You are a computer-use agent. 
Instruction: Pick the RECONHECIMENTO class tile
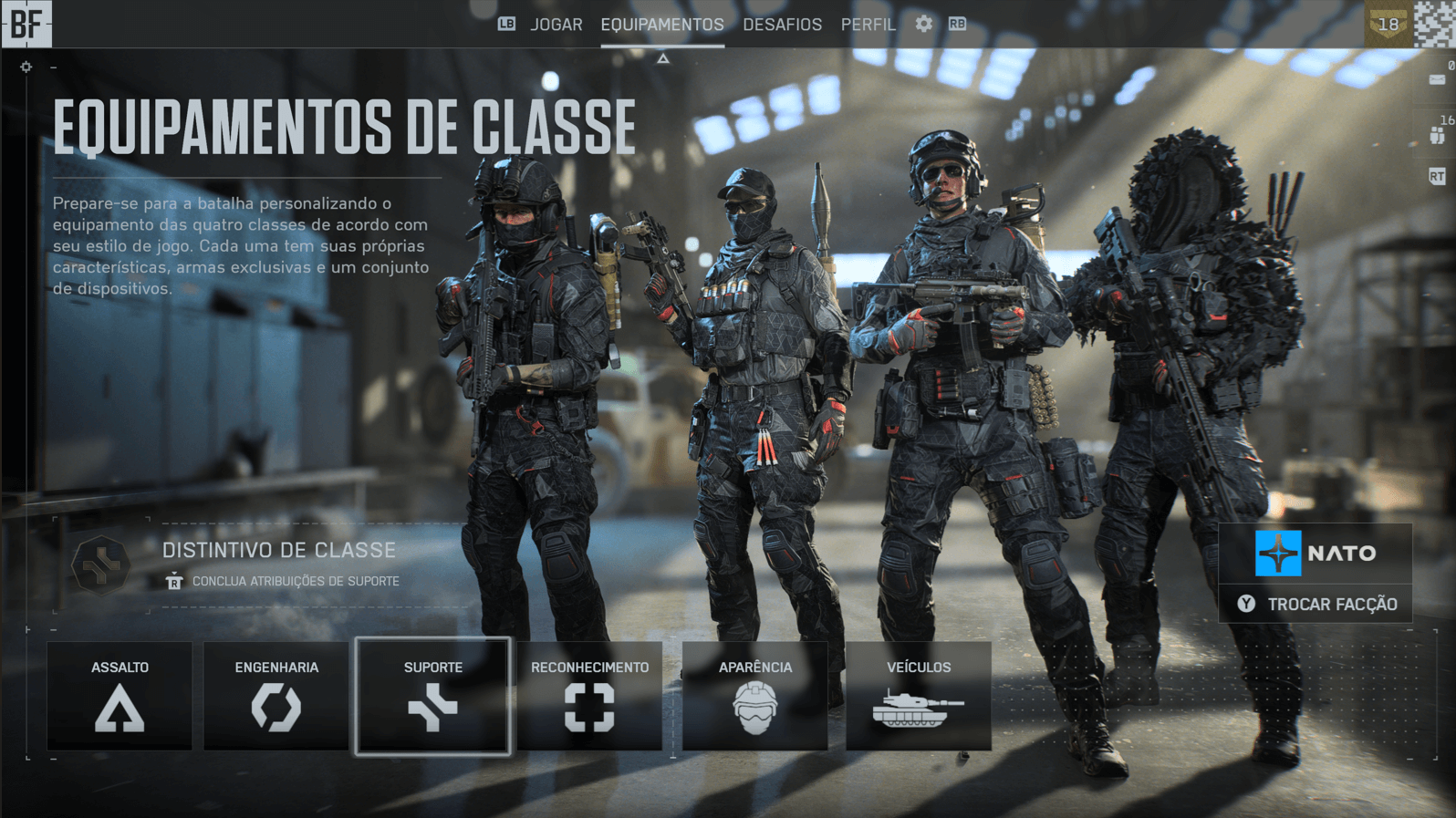(x=589, y=696)
